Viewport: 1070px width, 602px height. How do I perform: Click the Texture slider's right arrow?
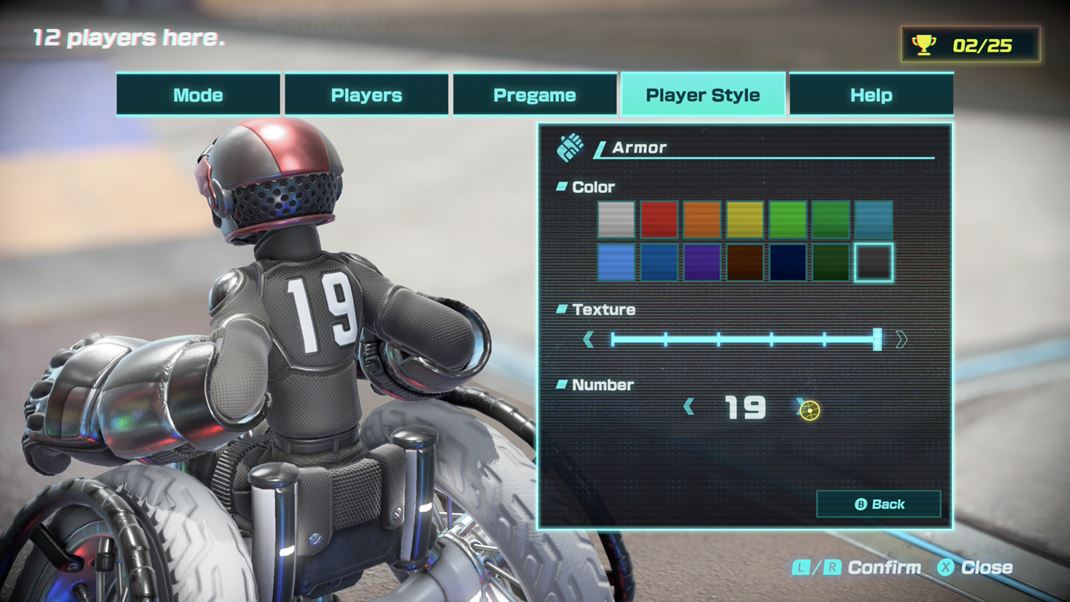tap(902, 340)
